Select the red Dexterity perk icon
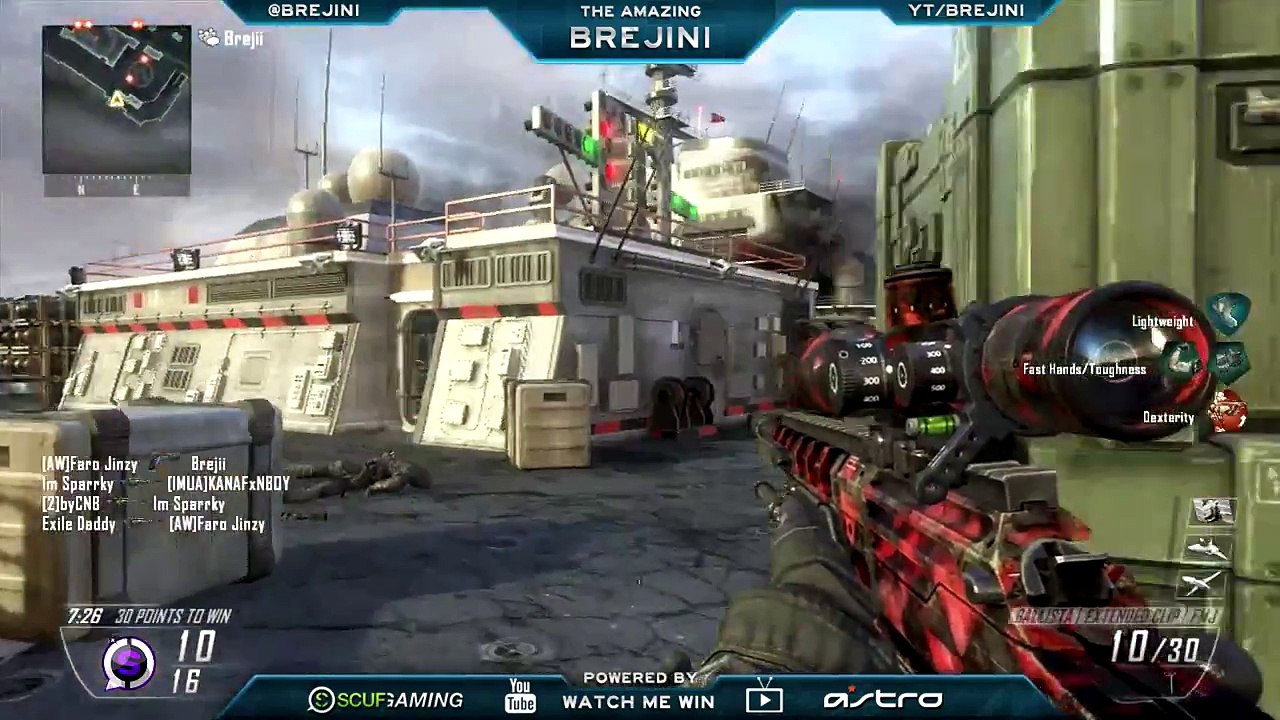Screen dimensions: 1280x720 click(1227, 412)
